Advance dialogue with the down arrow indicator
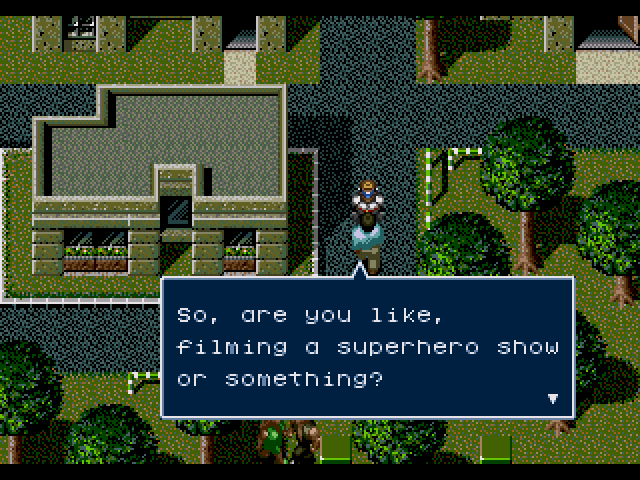Screen dimensions: 640x480 tap(552, 398)
